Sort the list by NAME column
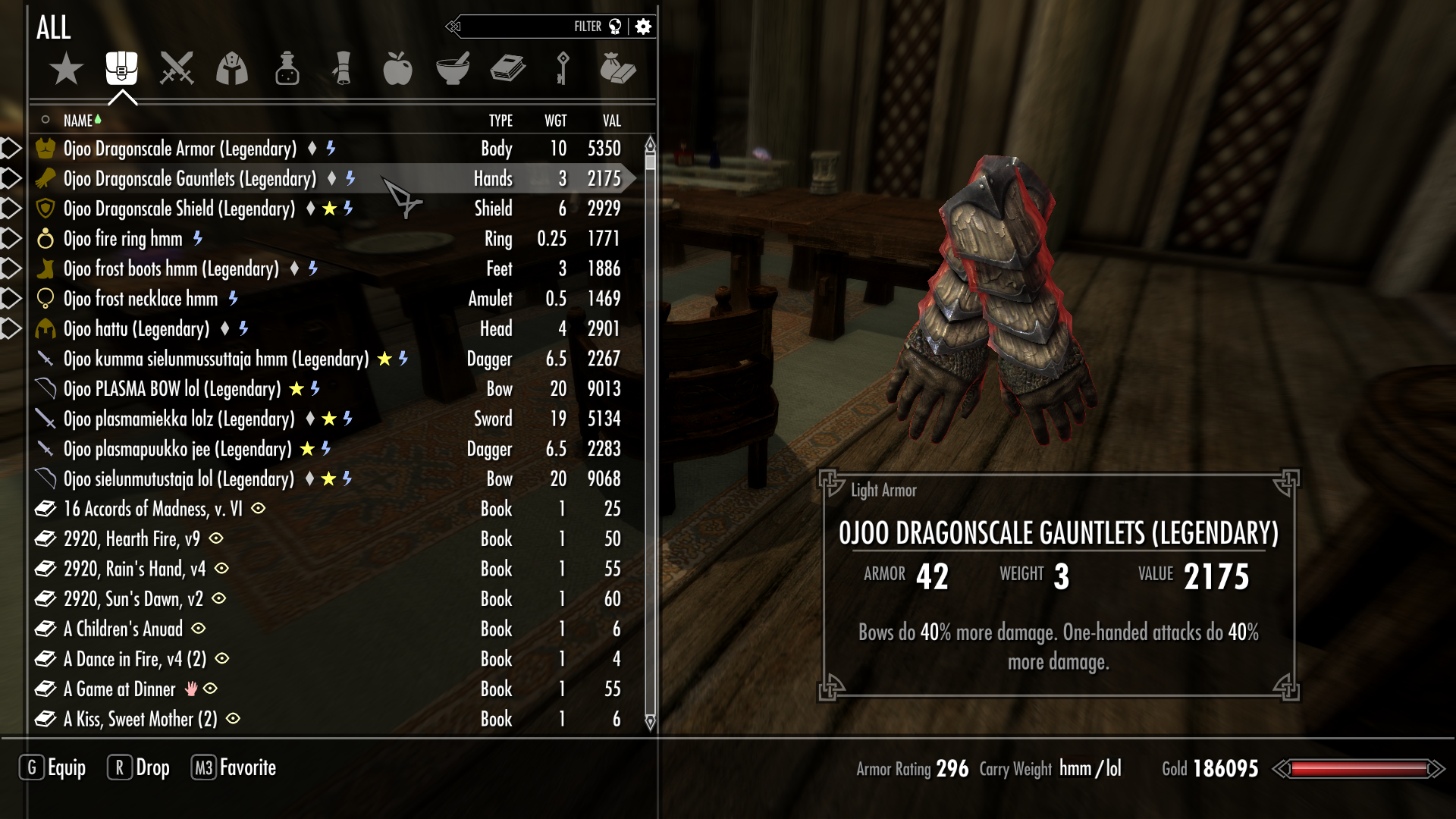This screenshot has width=1456, height=819. click(78, 121)
